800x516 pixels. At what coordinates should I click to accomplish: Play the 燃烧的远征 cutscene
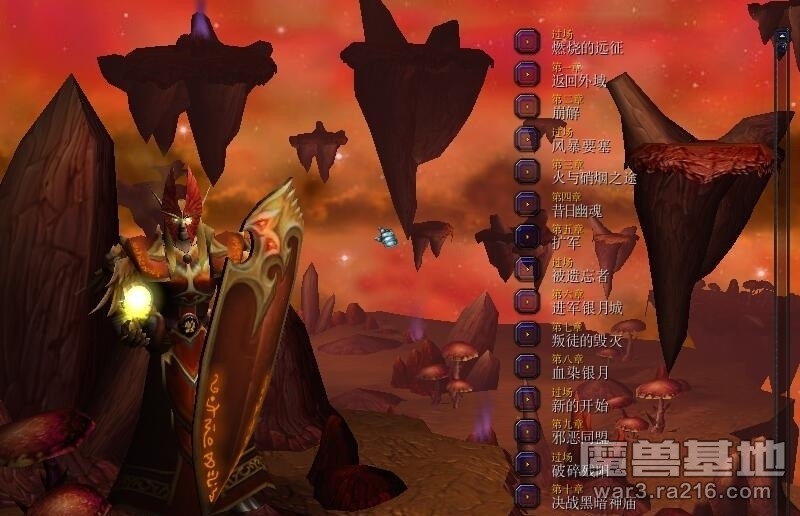(527, 41)
